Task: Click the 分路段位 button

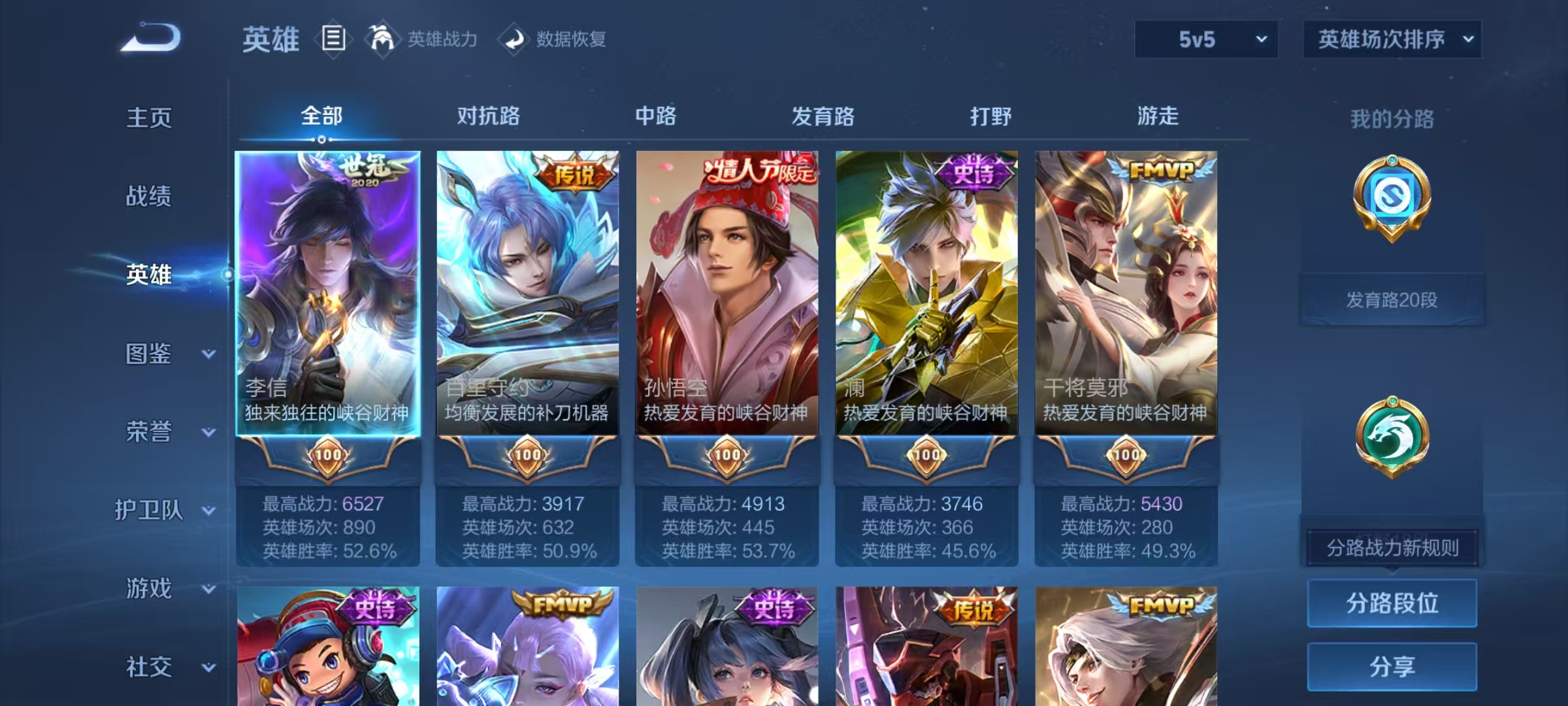Action: [1392, 603]
